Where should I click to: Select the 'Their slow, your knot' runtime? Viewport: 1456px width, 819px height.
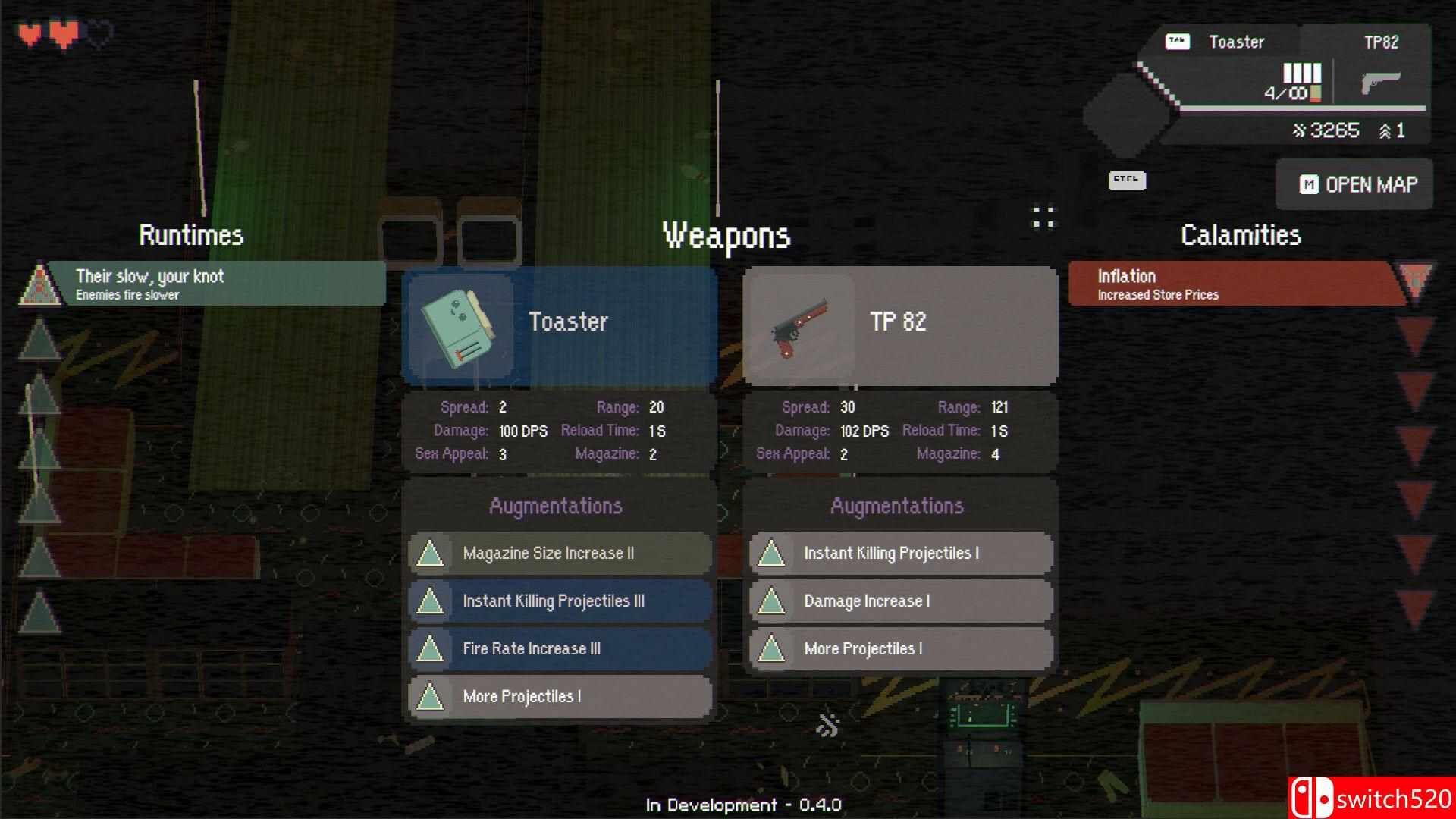[215, 284]
